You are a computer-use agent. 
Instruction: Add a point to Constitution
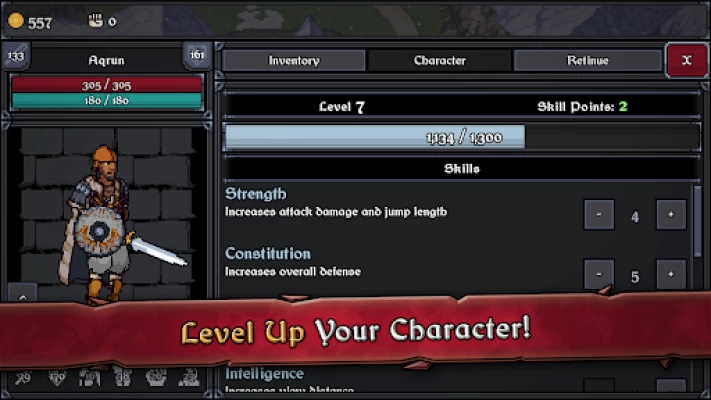671,274
